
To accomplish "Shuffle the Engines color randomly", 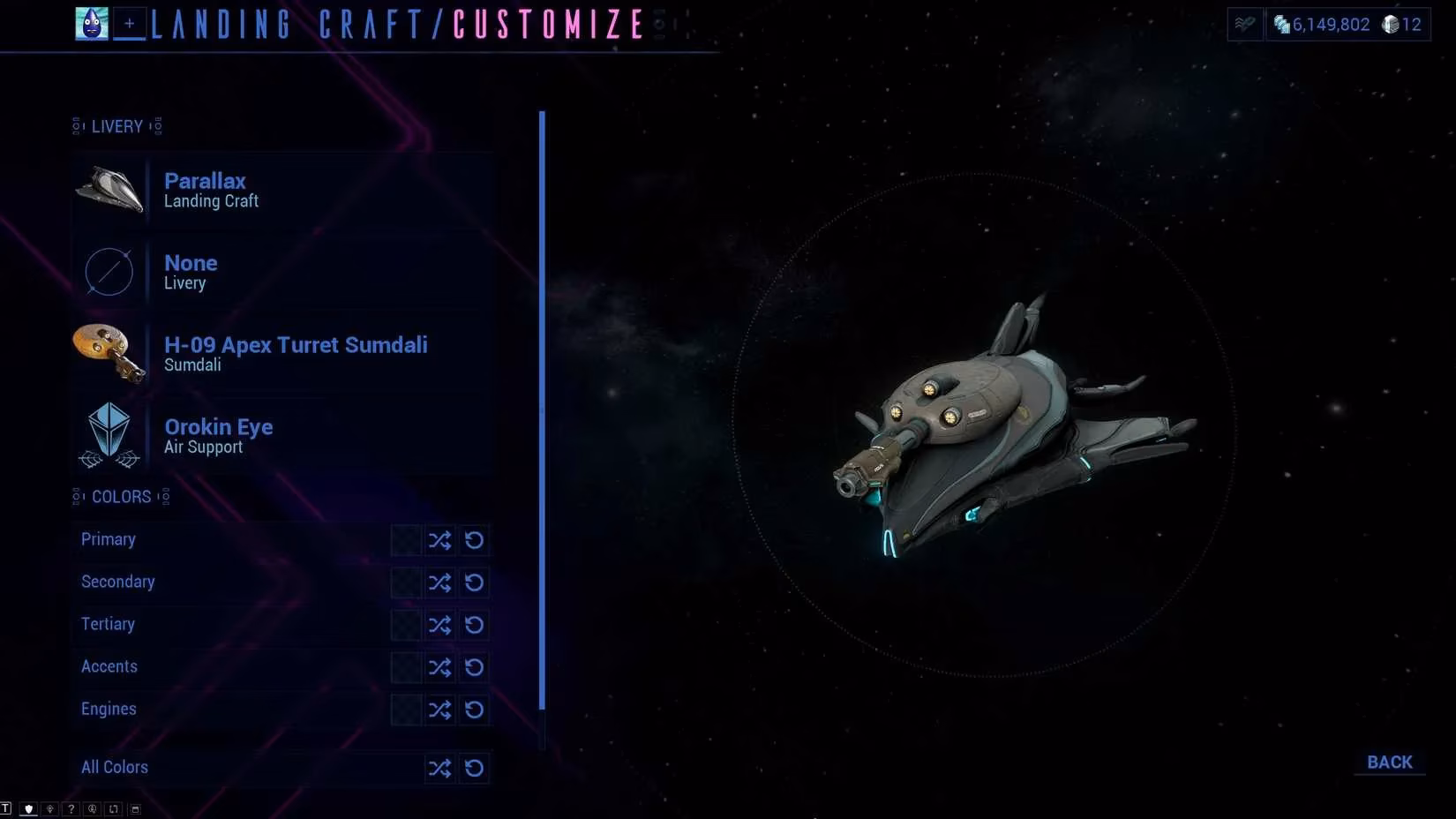I will (439, 710).
